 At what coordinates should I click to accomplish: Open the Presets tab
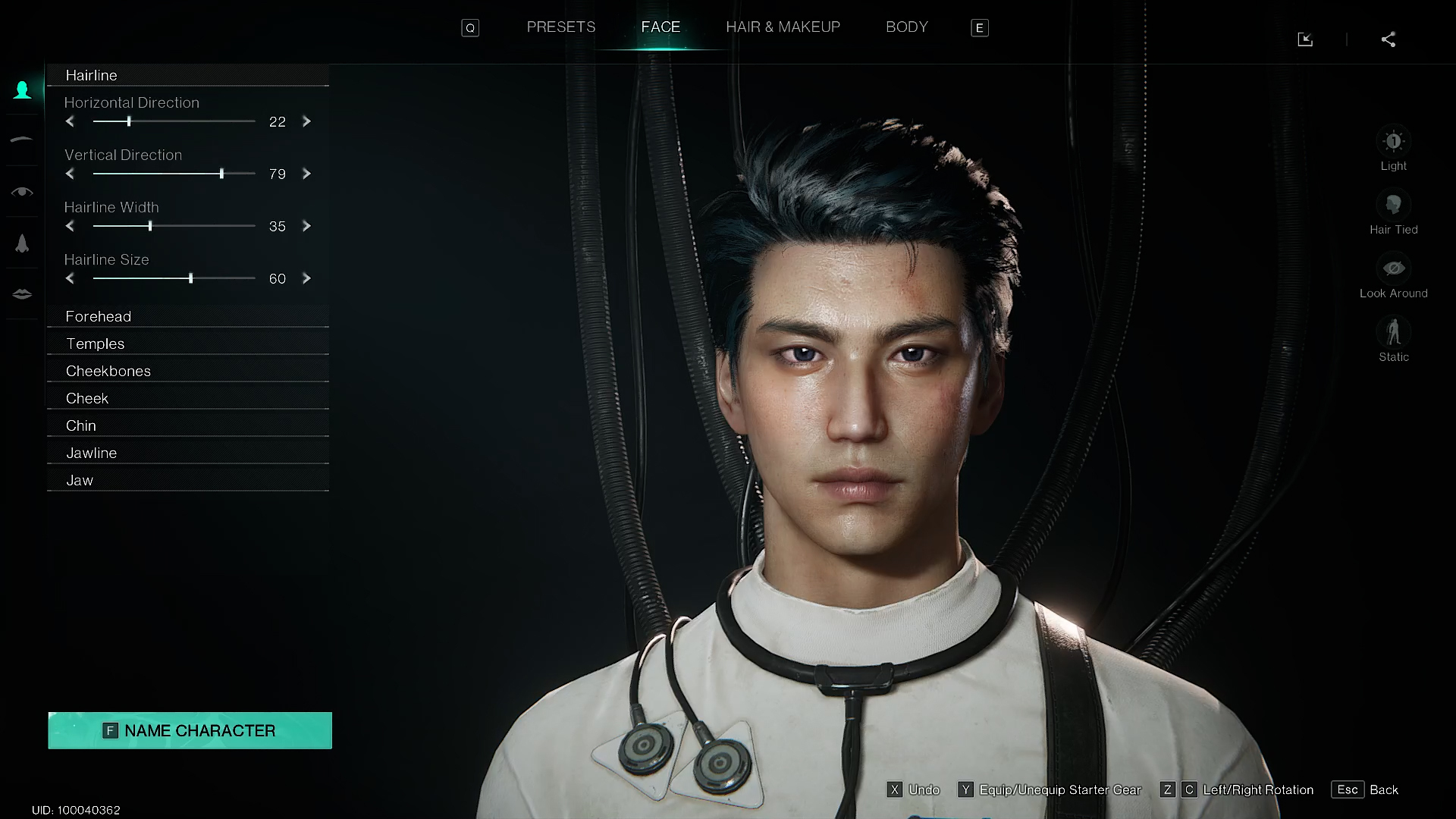pyautogui.click(x=560, y=27)
